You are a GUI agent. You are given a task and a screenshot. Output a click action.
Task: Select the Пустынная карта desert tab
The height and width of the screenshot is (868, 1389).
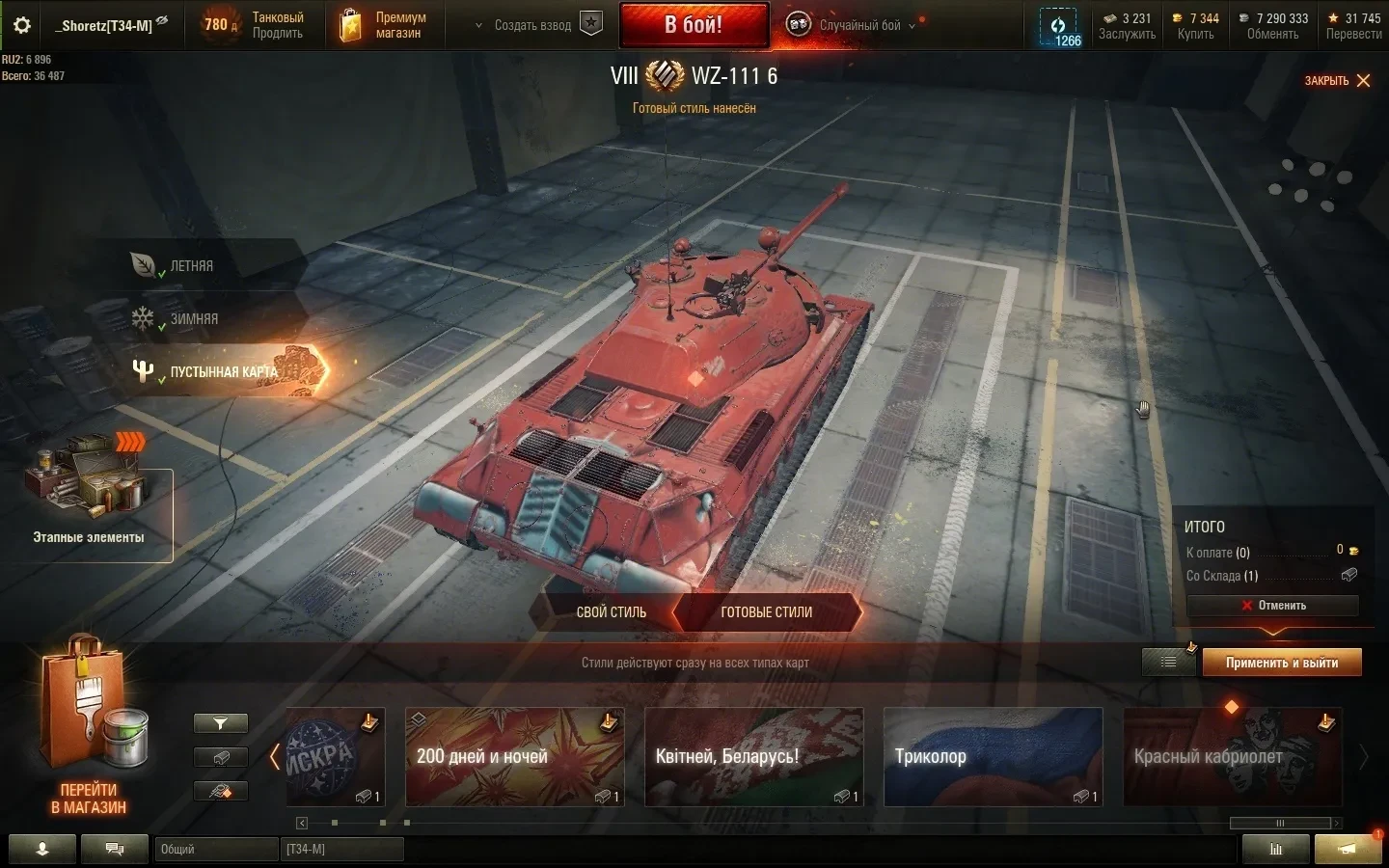click(x=223, y=371)
